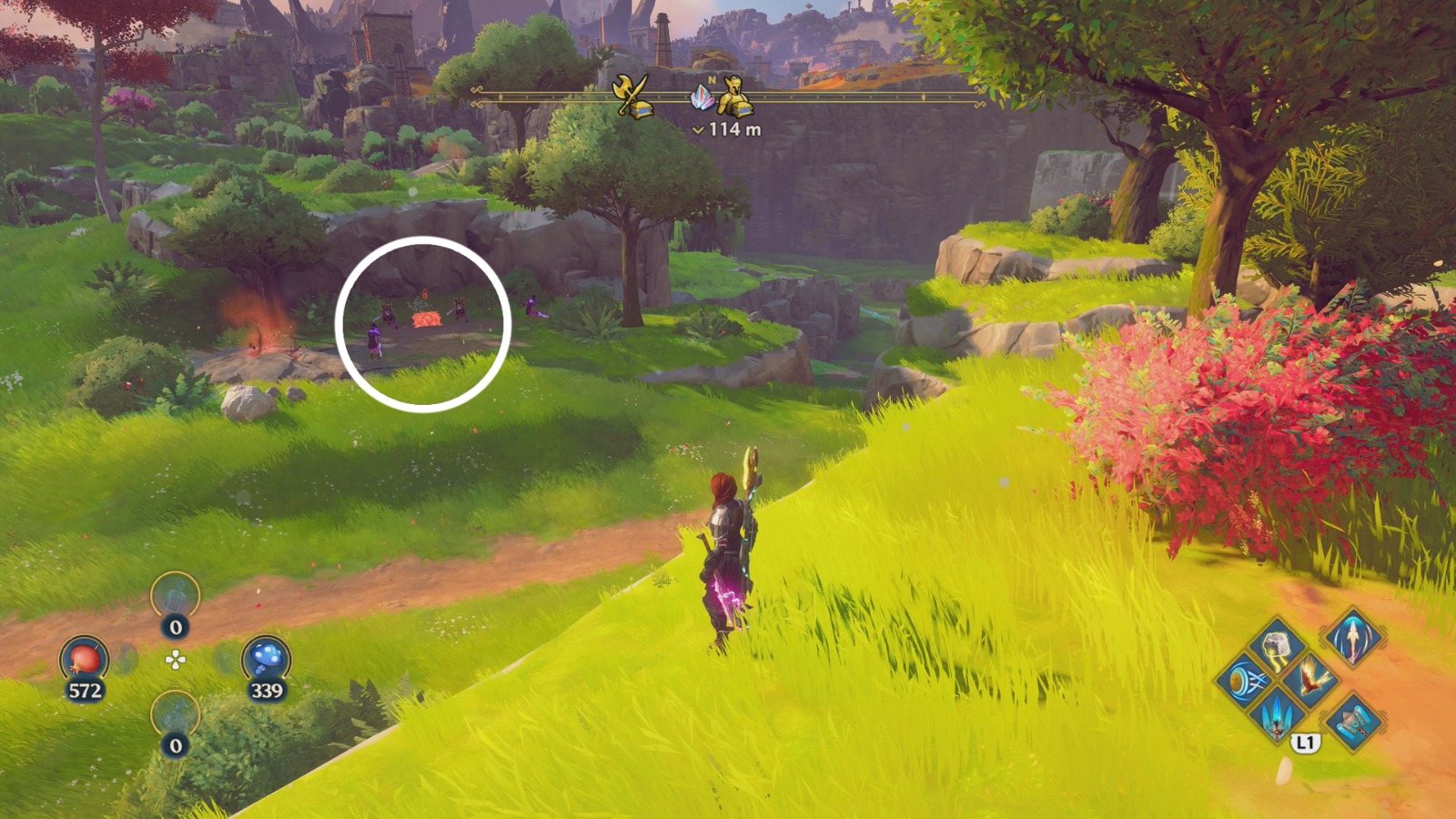Screen dimensions: 1456x819
Task: Select the golden helmet quest marker
Action: click(x=735, y=95)
